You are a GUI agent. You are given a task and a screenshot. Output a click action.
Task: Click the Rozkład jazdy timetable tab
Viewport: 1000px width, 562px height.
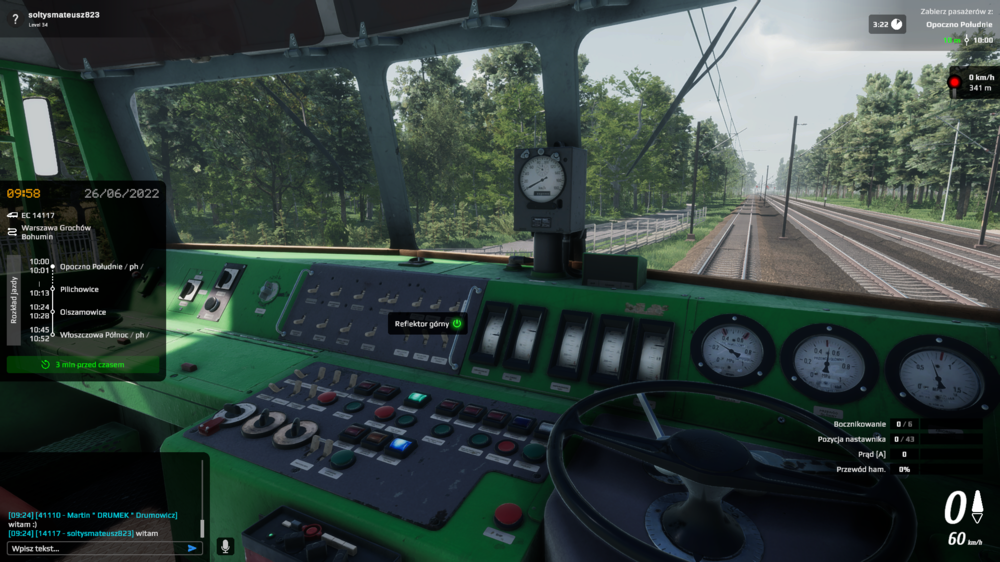(13, 299)
